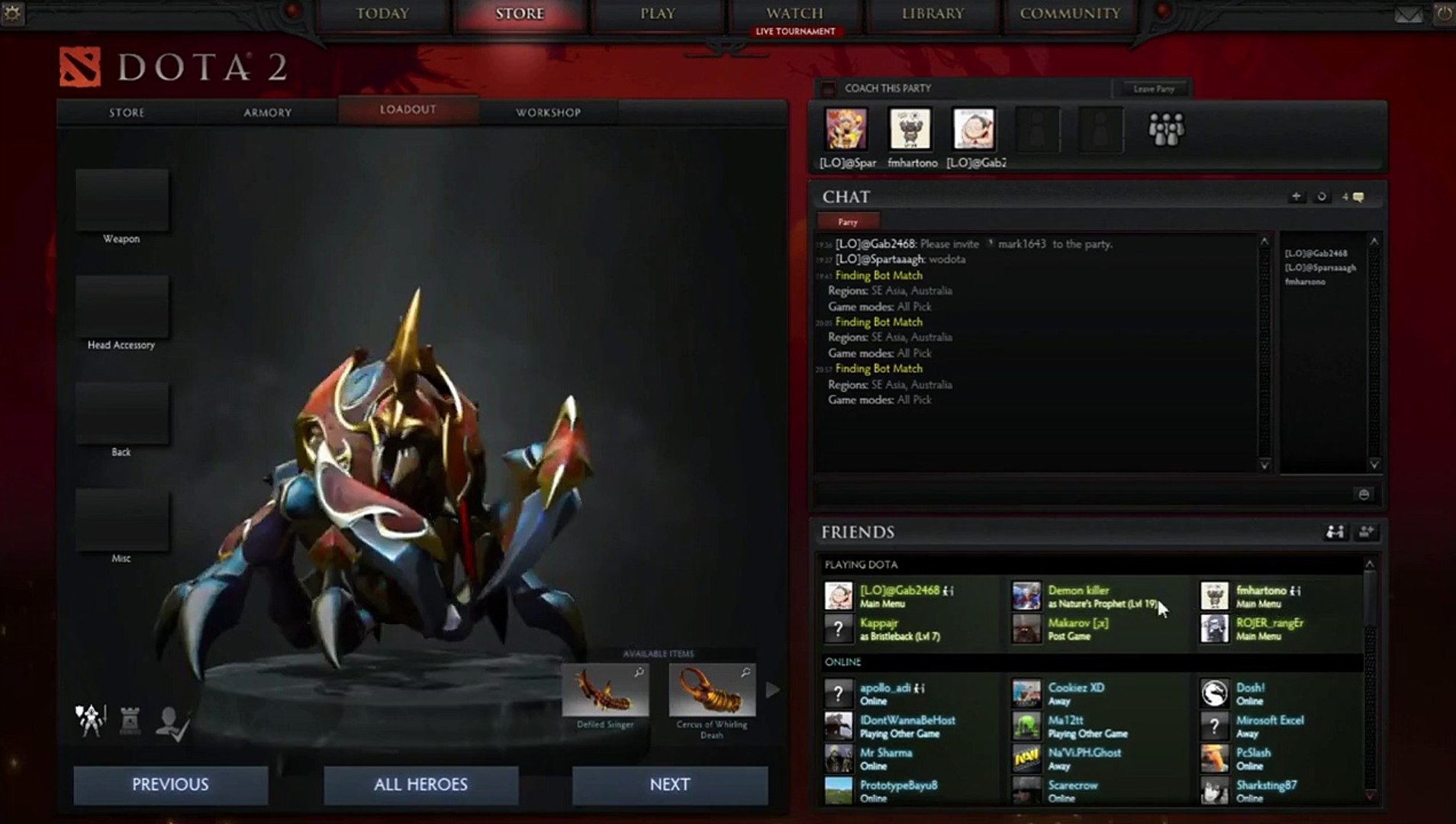
Task: Switch to the Play tab
Action: [657, 14]
